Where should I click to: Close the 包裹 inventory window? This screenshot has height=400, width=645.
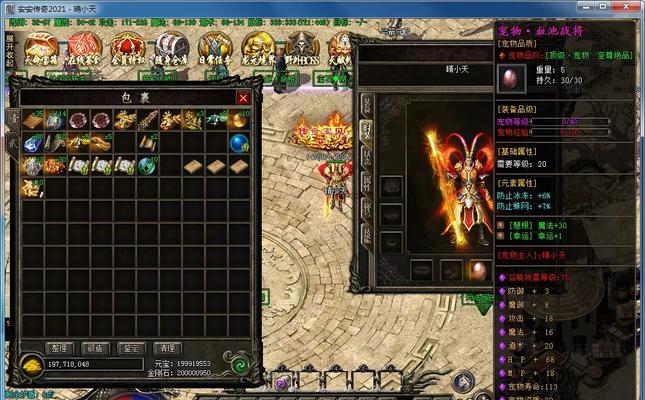tap(243, 98)
